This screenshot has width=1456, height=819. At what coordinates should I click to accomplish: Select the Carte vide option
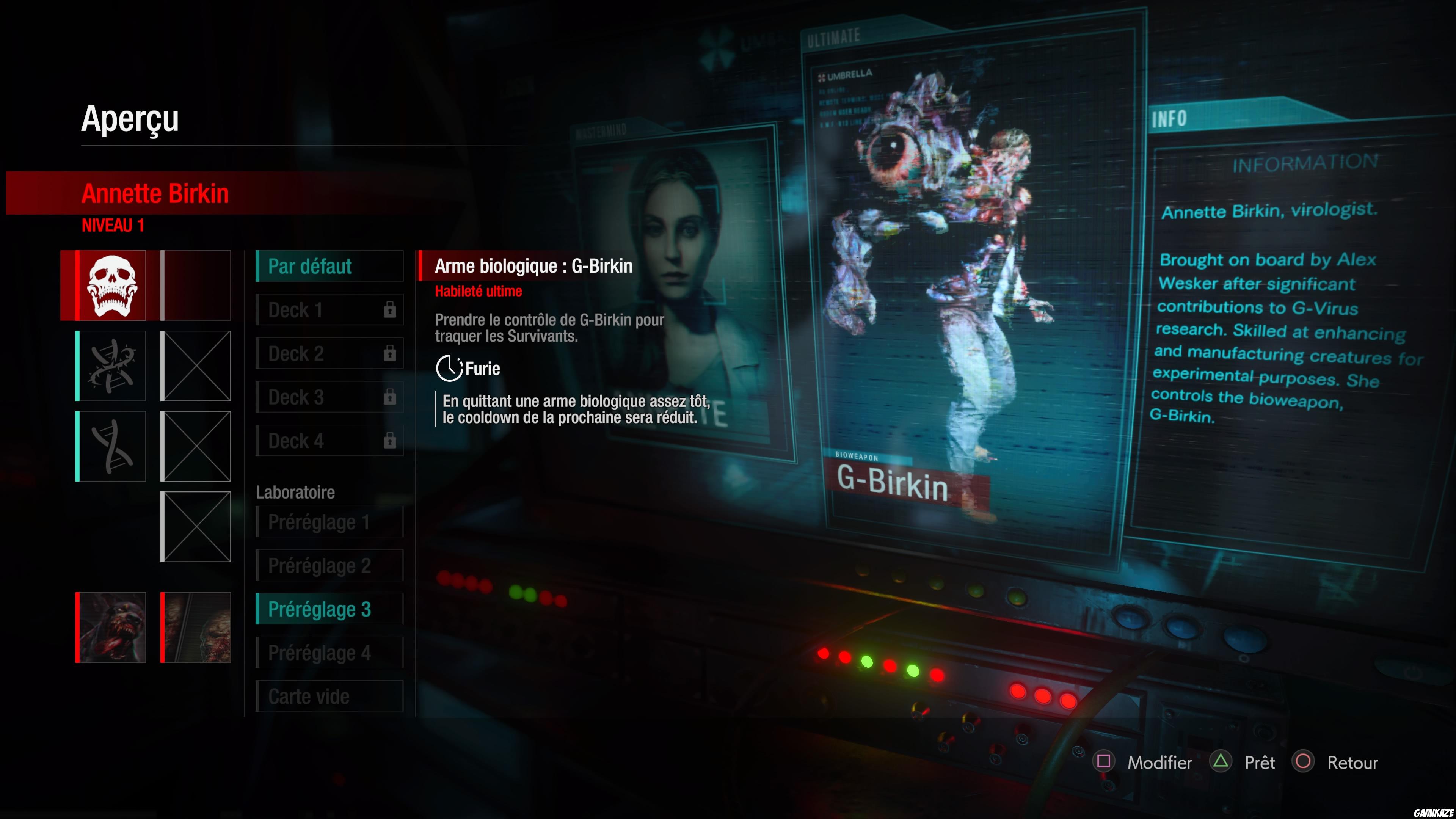point(329,696)
